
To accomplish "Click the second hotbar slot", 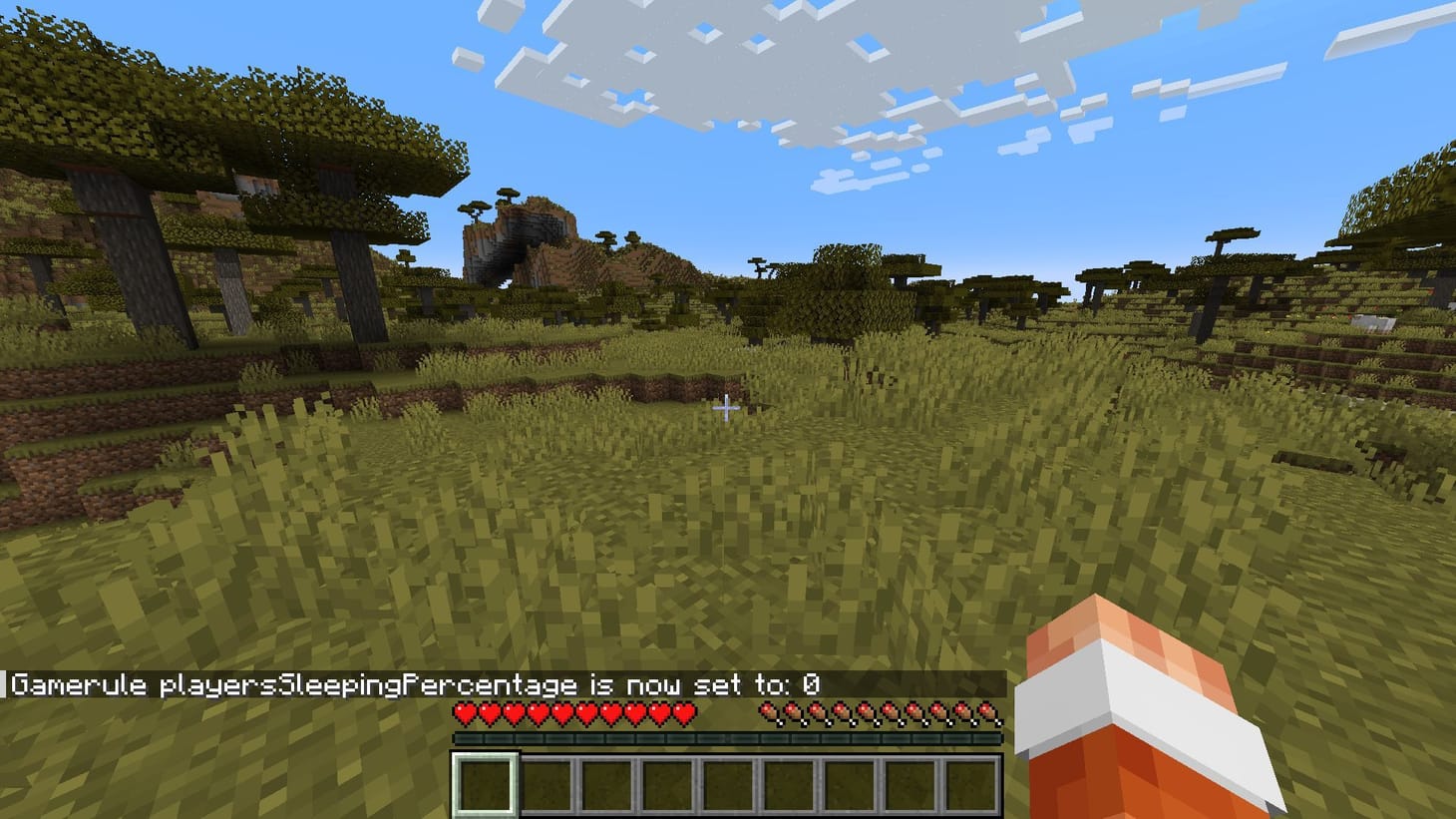I will [546, 783].
